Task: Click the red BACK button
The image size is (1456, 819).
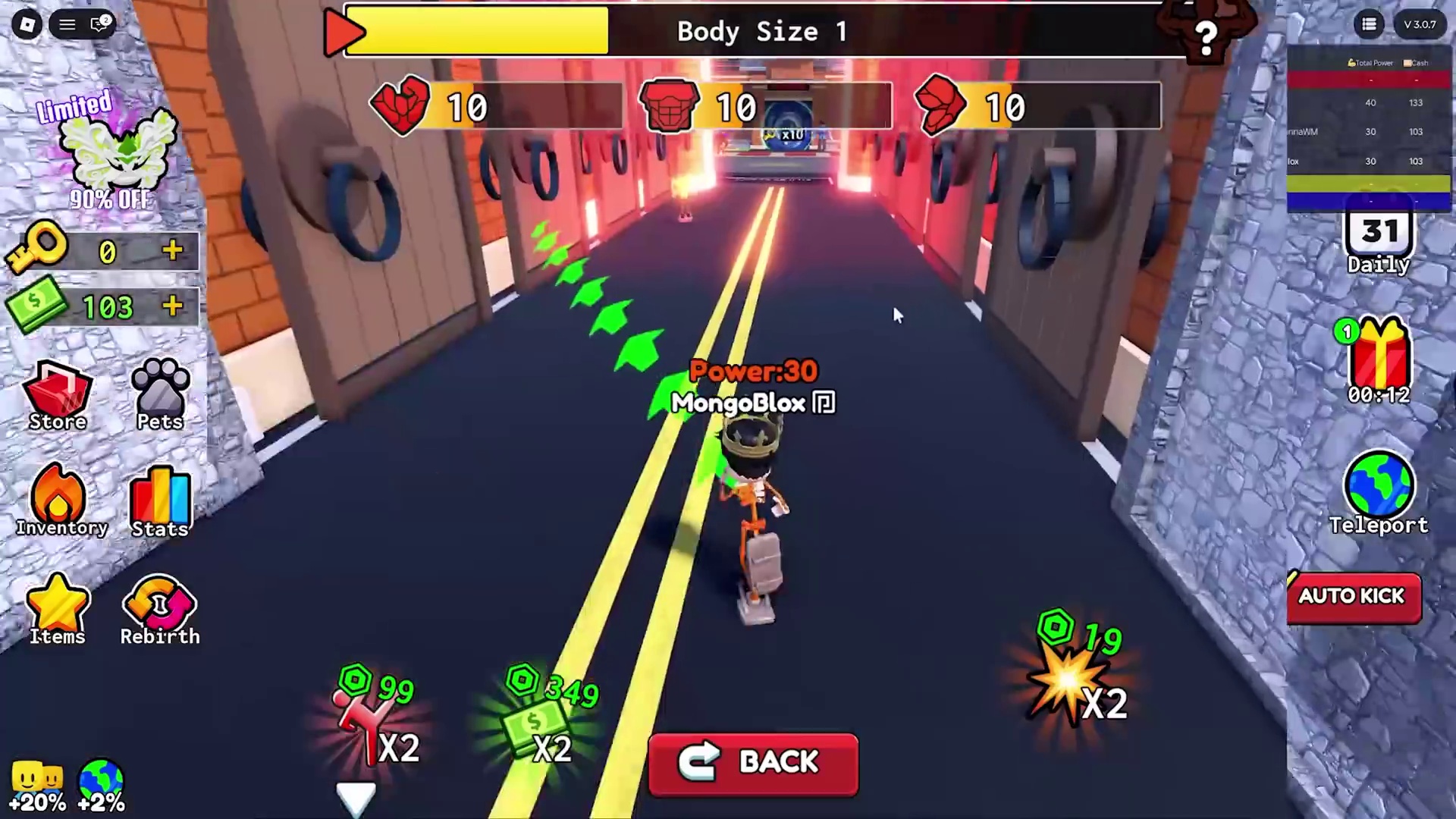Action: (753, 763)
